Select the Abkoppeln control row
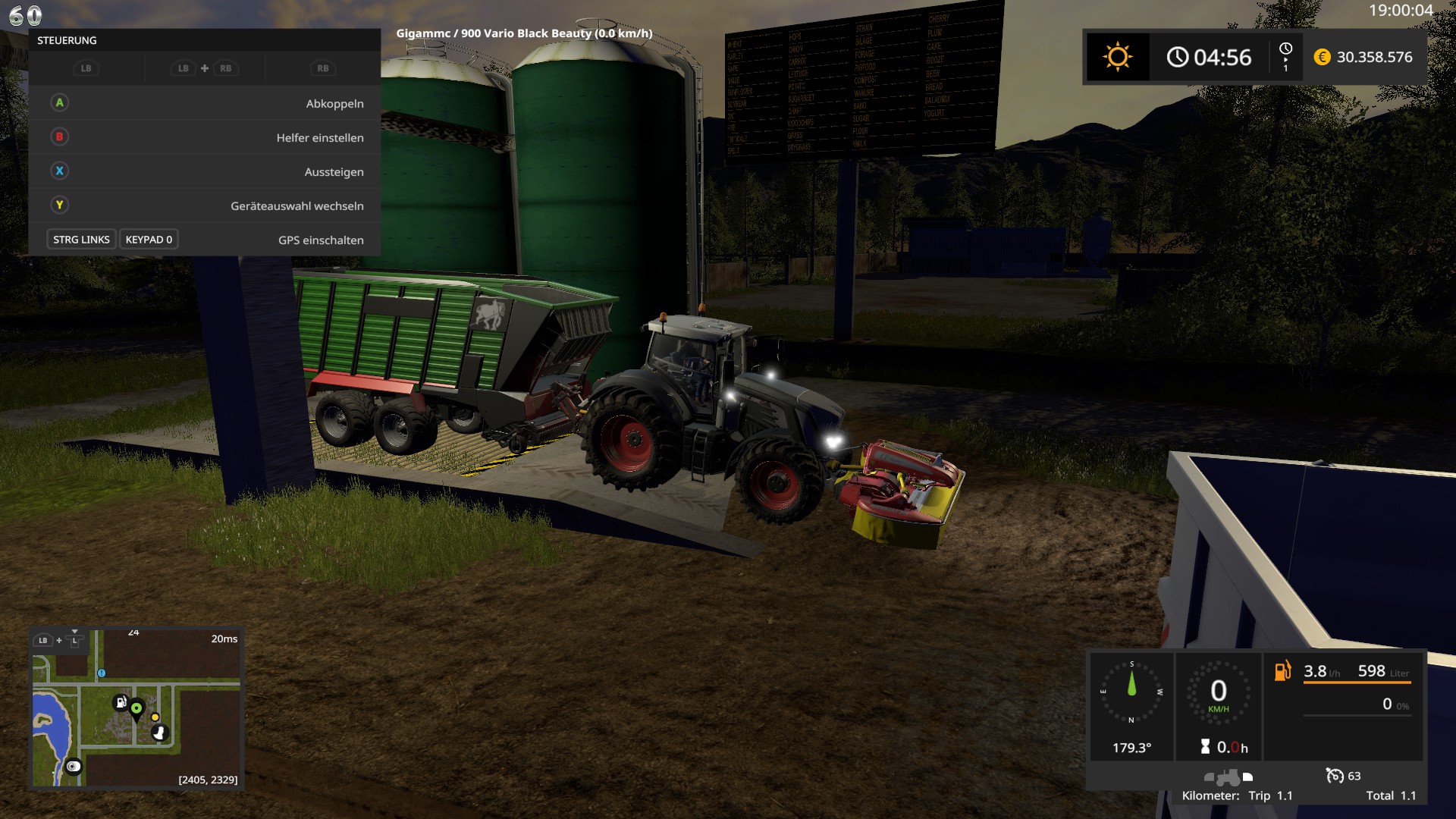This screenshot has width=1456, height=819. pos(205,103)
